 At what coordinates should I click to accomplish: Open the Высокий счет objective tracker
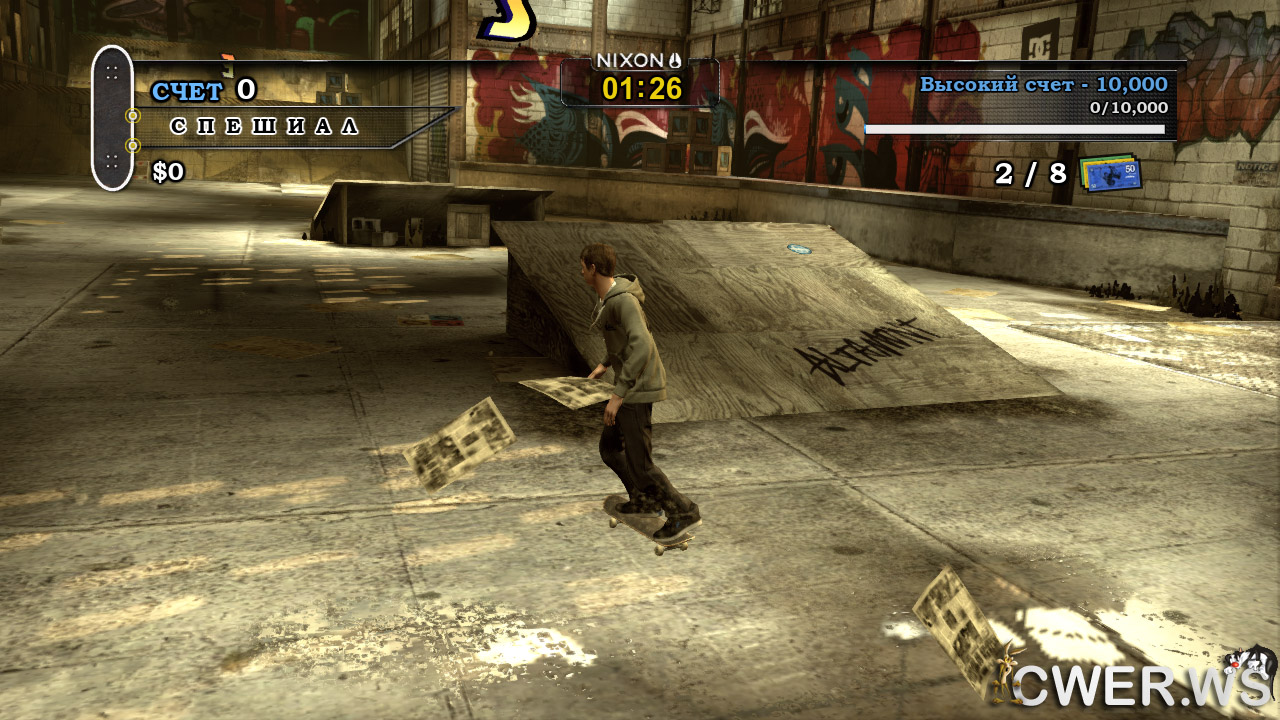pos(1043,85)
